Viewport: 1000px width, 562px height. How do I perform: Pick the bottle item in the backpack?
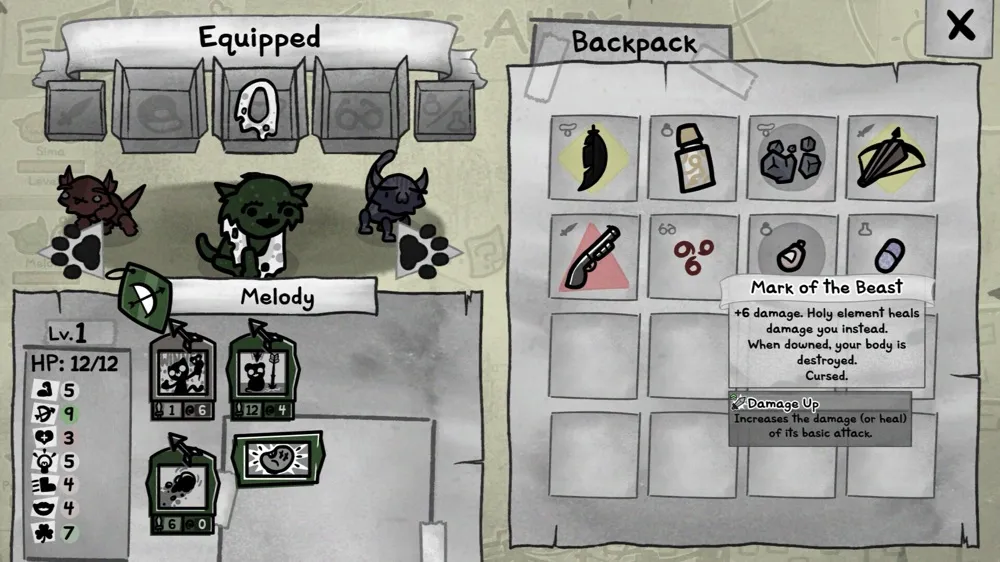[693, 158]
